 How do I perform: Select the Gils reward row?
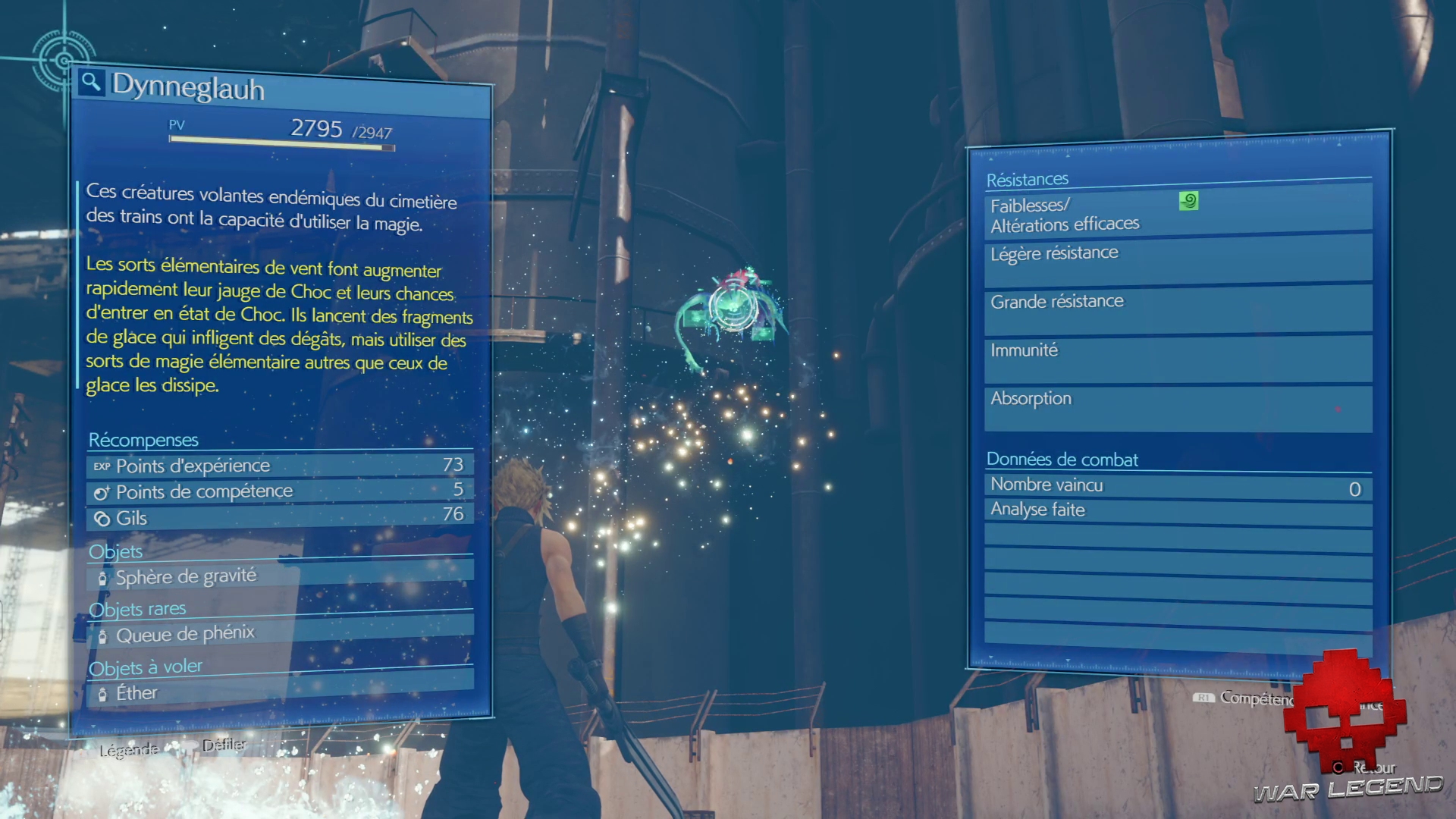(x=279, y=516)
